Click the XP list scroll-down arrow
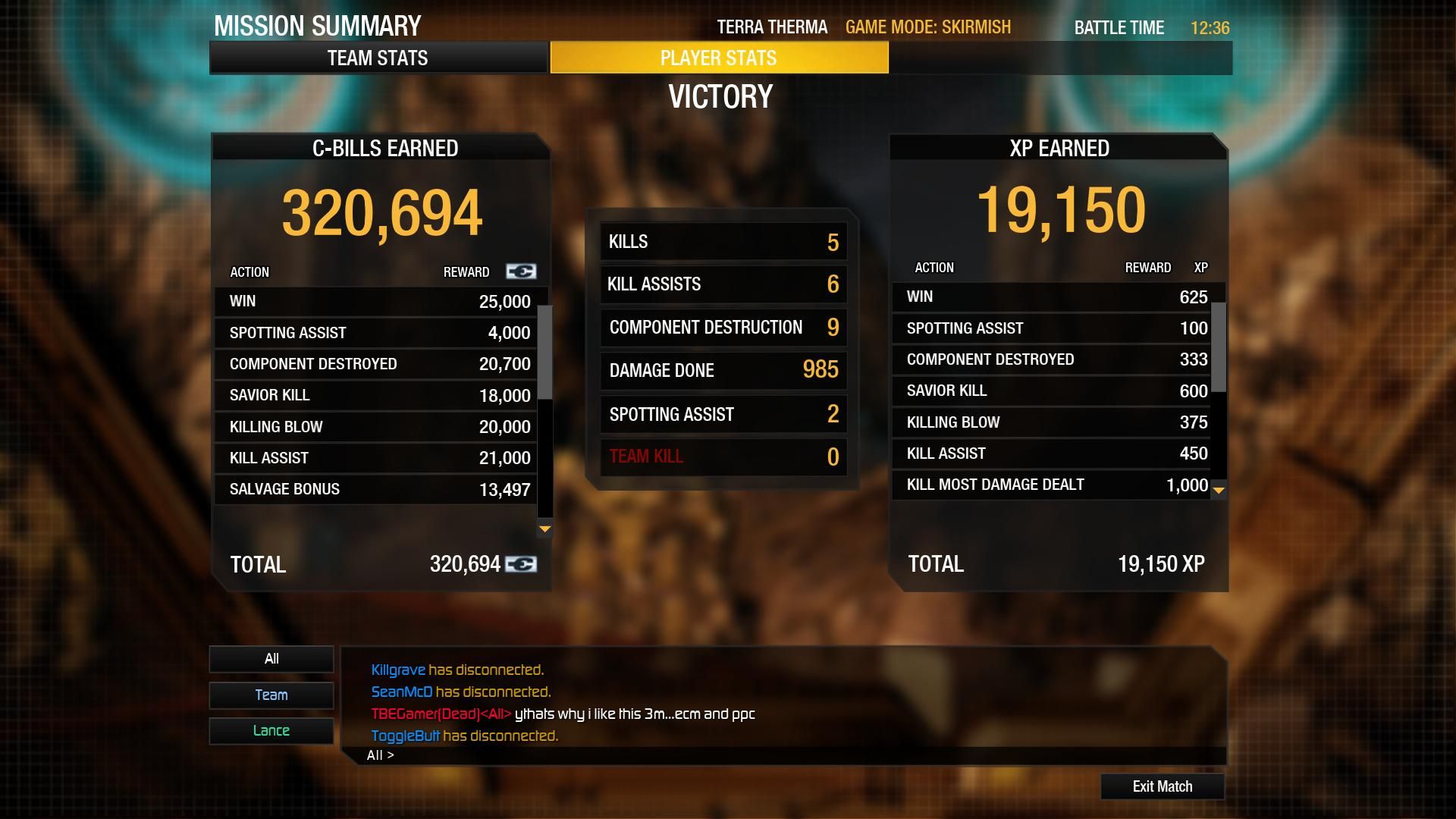The height and width of the screenshot is (819, 1456). [1219, 491]
